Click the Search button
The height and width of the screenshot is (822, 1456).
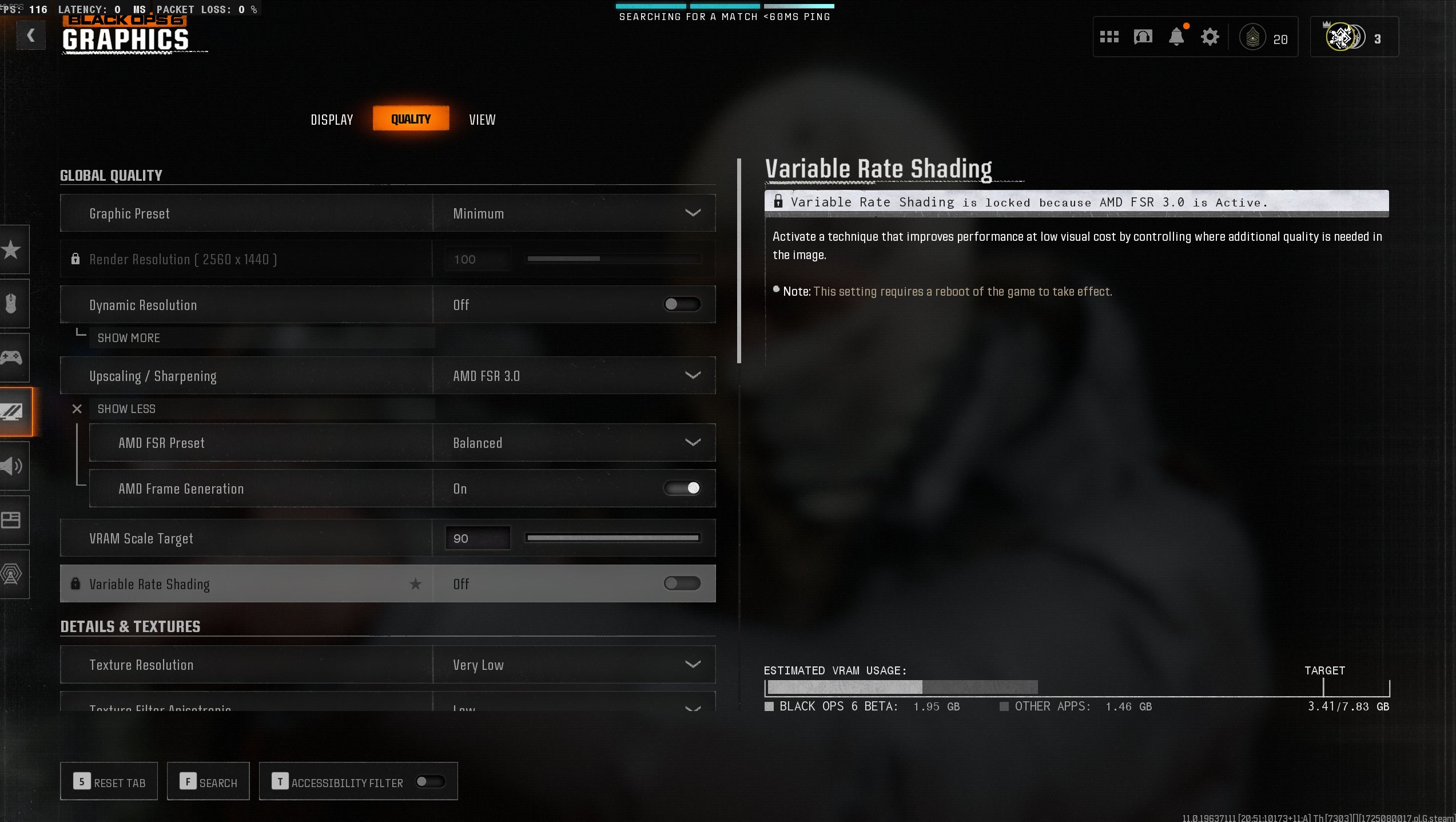pos(208,781)
